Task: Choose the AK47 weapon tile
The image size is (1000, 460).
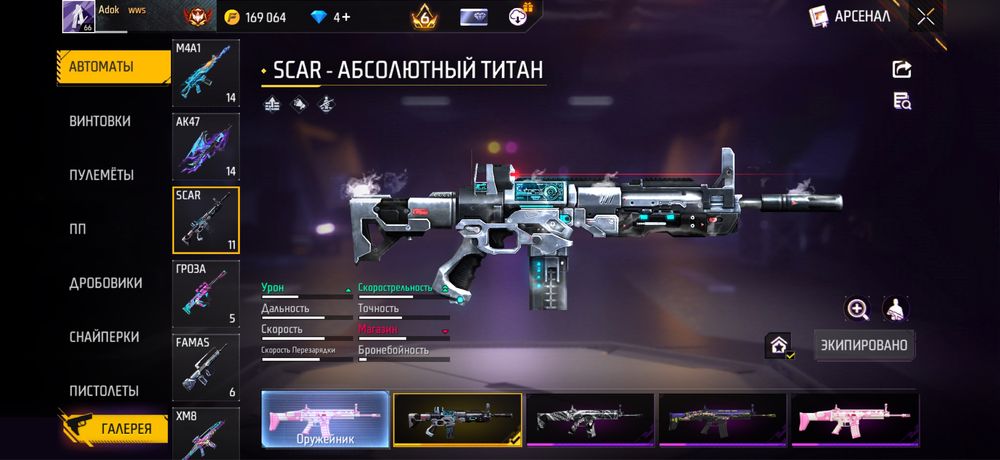Action: (206, 147)
